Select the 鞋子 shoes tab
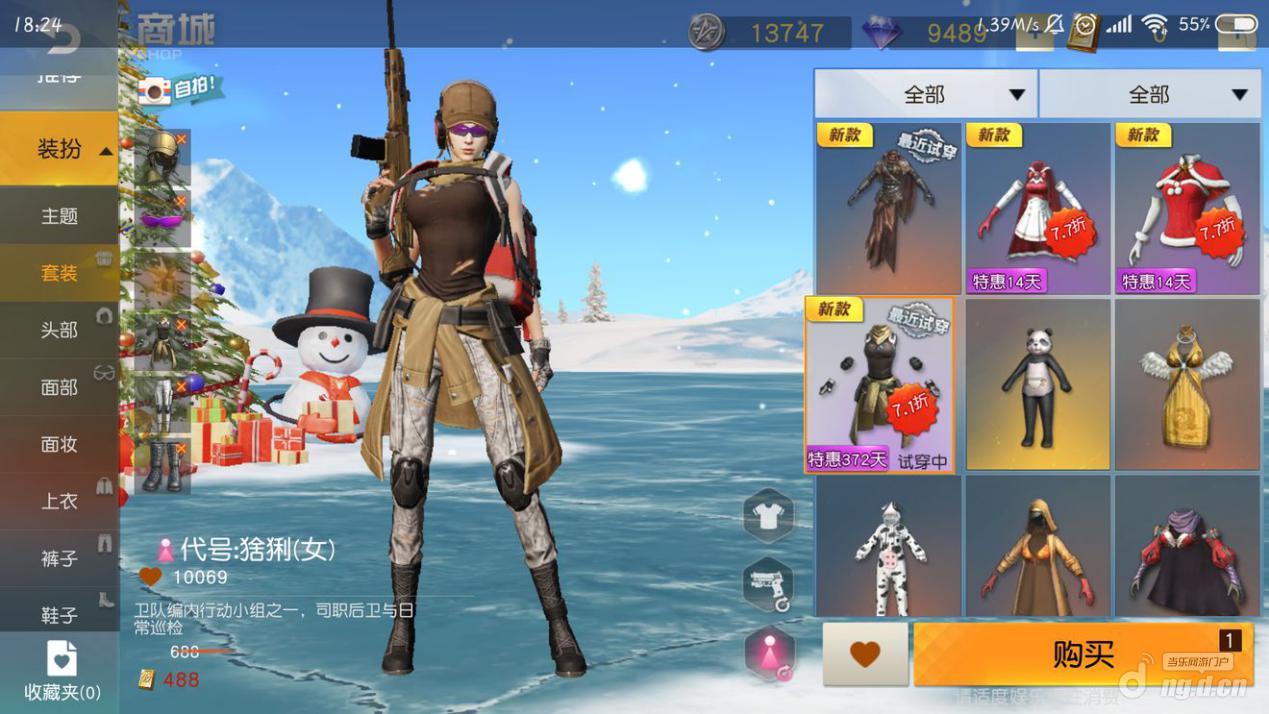The height and width of the screenshot is (714, 1269). [x=59, y=614]
